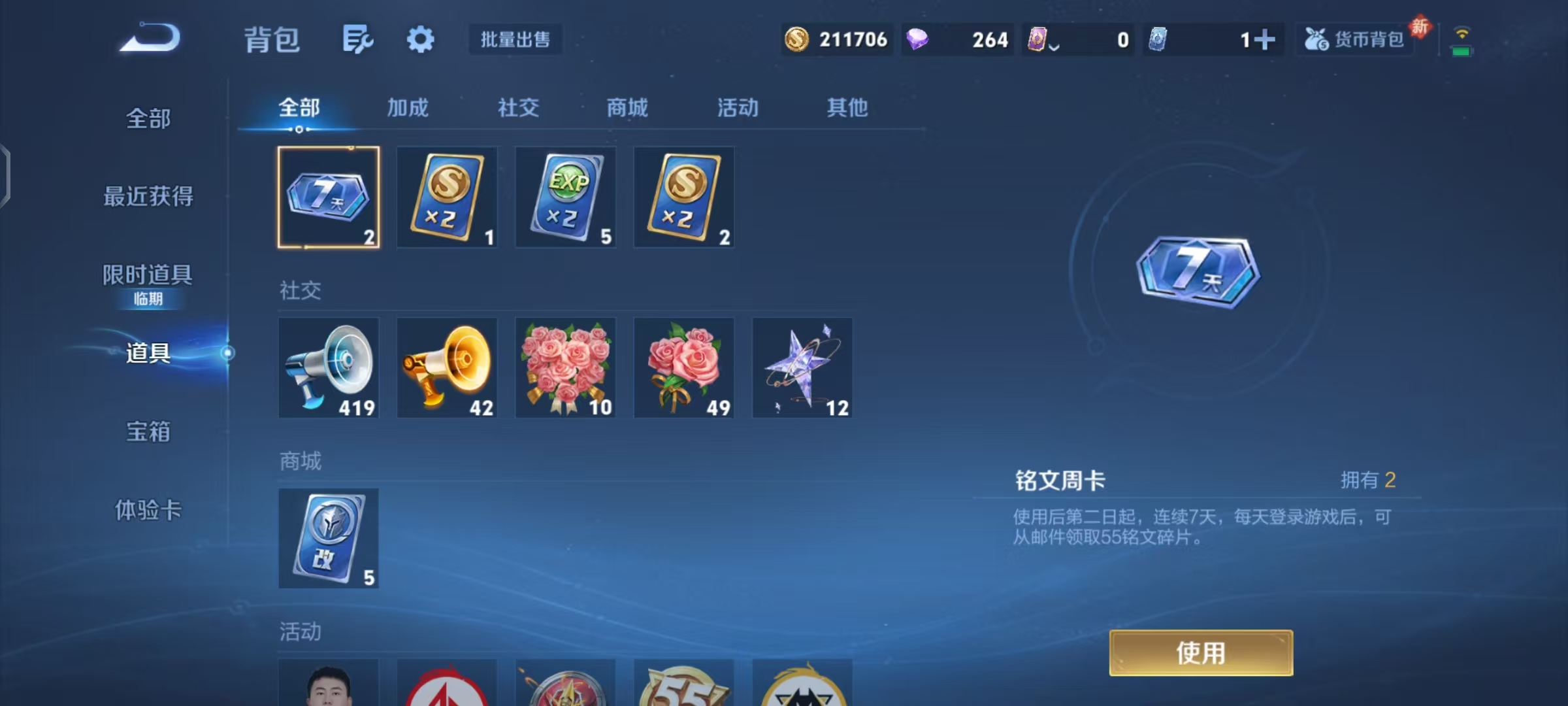Open the 宝箱 category in the sidebar
The height and width of the screenshot is (706, 1568).
point(148,433)
